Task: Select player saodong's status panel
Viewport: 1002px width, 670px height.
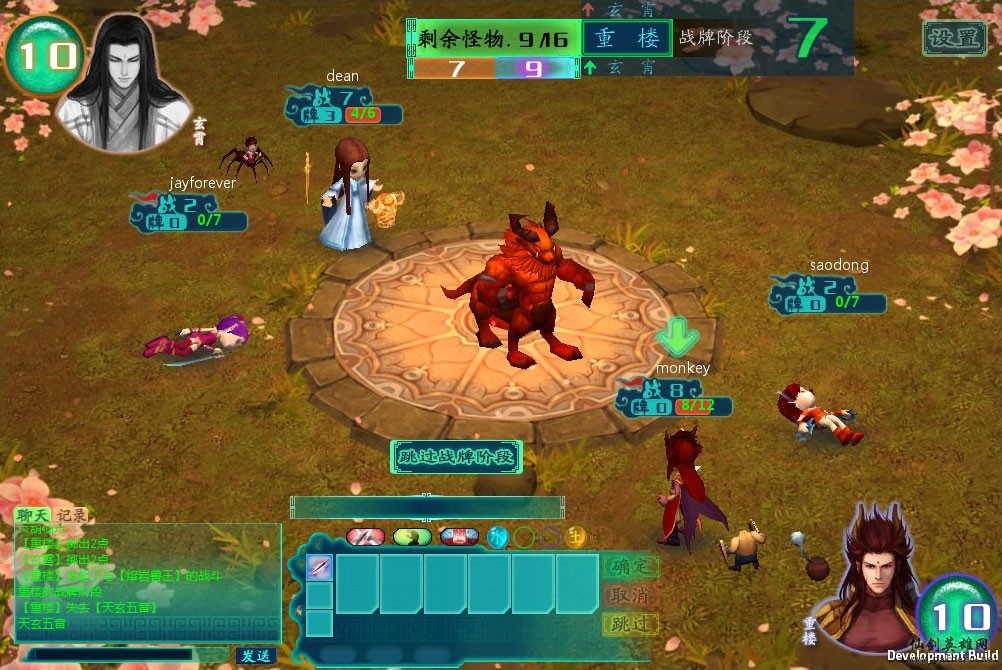Action: click(827, 294)
